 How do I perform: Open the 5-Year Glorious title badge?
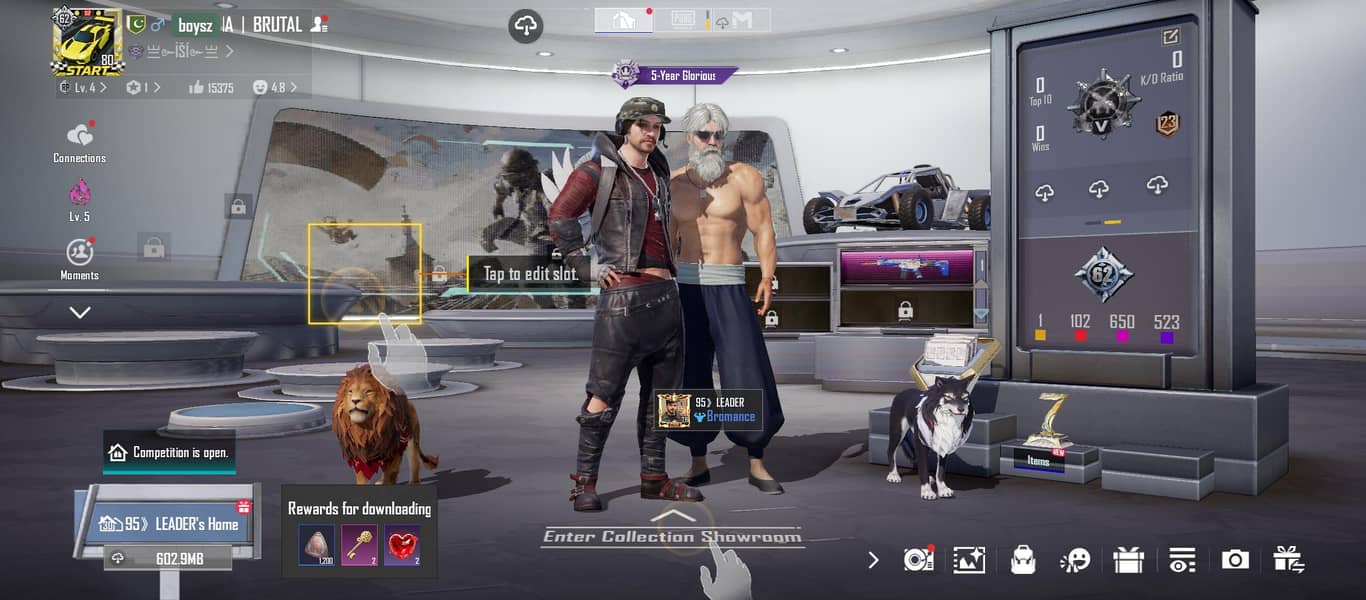click(676, 75)
